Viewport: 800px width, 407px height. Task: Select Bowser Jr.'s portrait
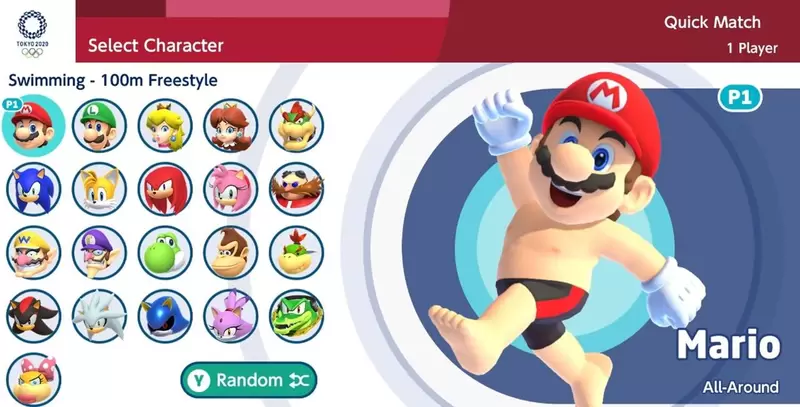point(295,253)
